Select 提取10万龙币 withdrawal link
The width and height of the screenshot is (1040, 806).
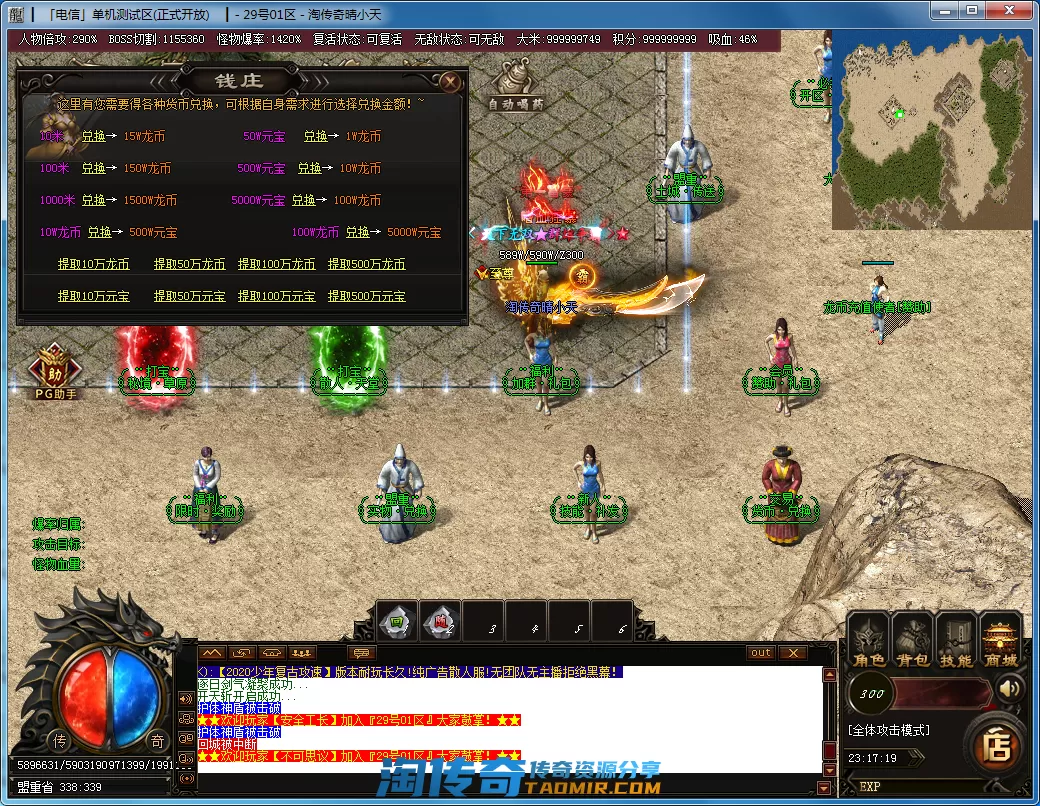(93, 264)
